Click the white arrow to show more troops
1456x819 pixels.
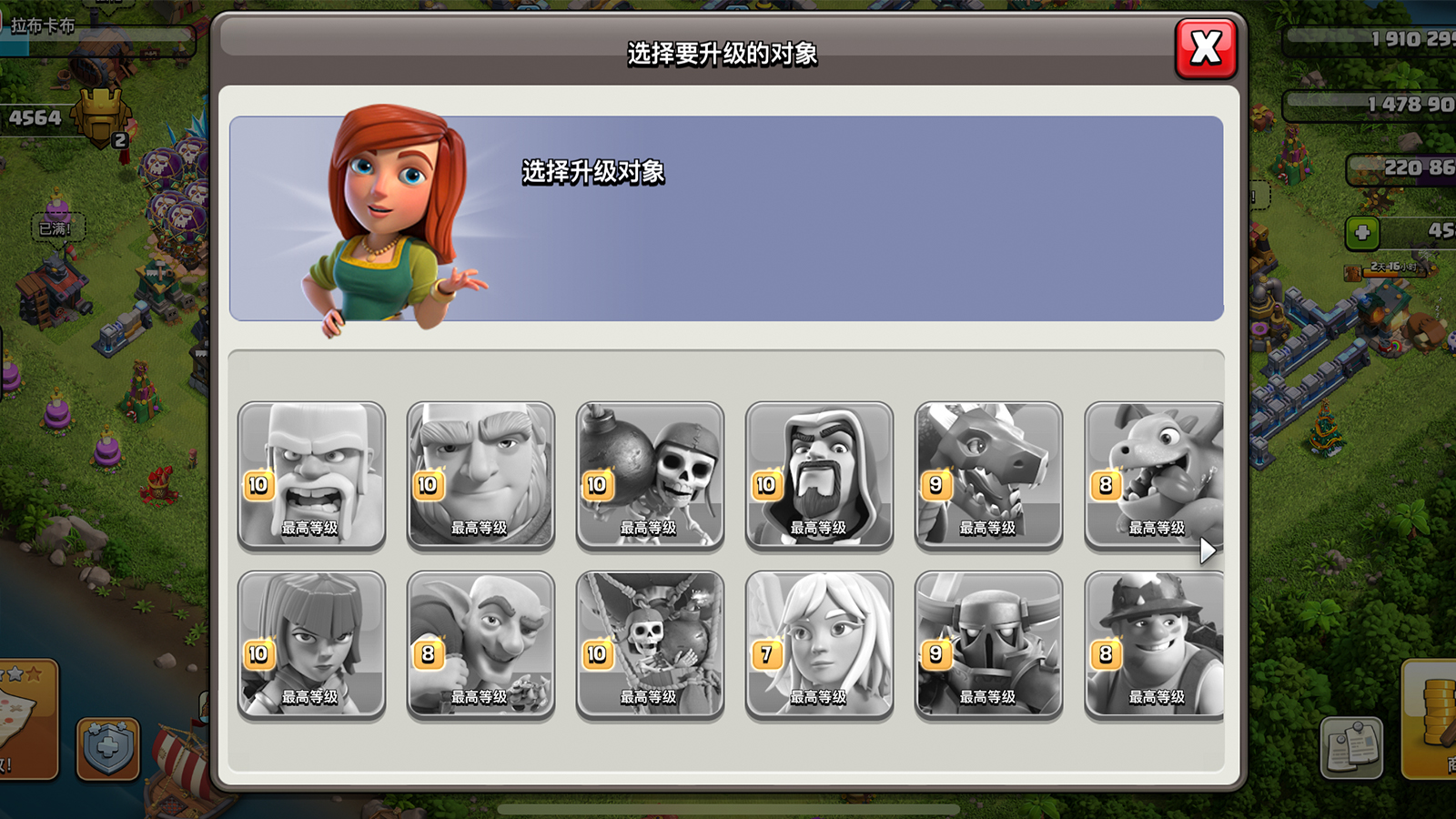pos(1207,550)
